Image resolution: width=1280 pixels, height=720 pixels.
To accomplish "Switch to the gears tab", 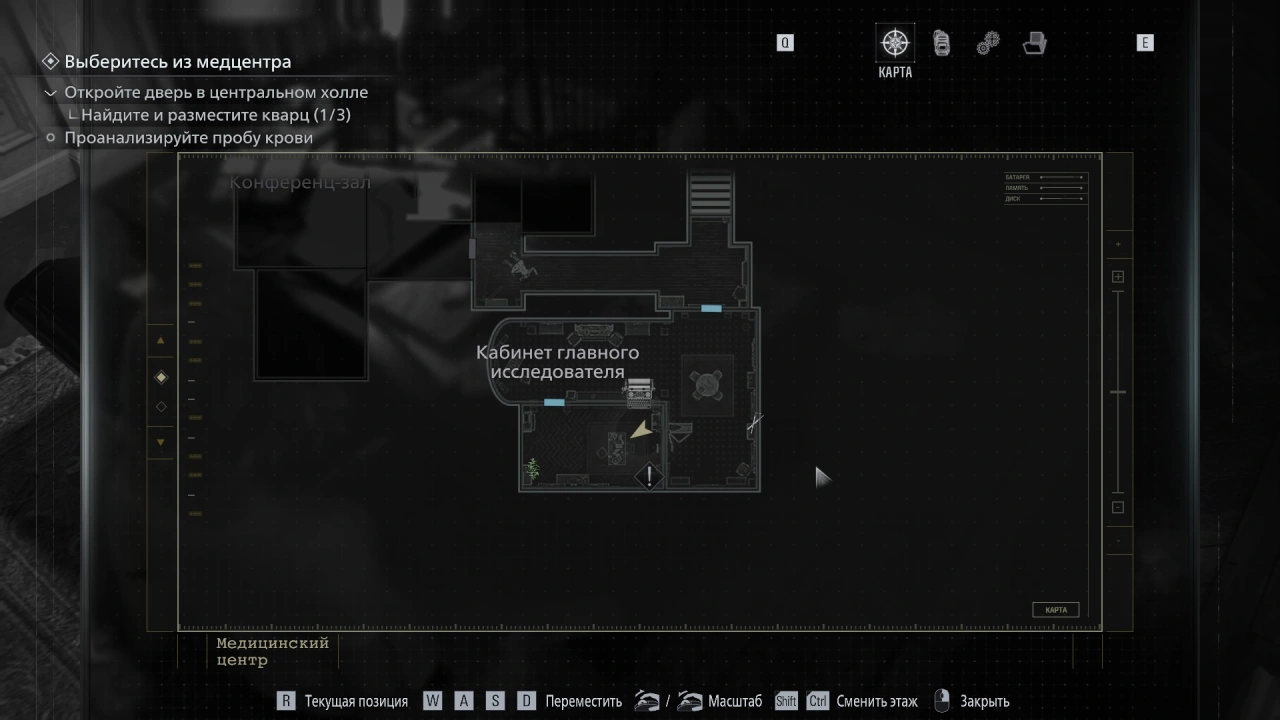I will point(988,43).
